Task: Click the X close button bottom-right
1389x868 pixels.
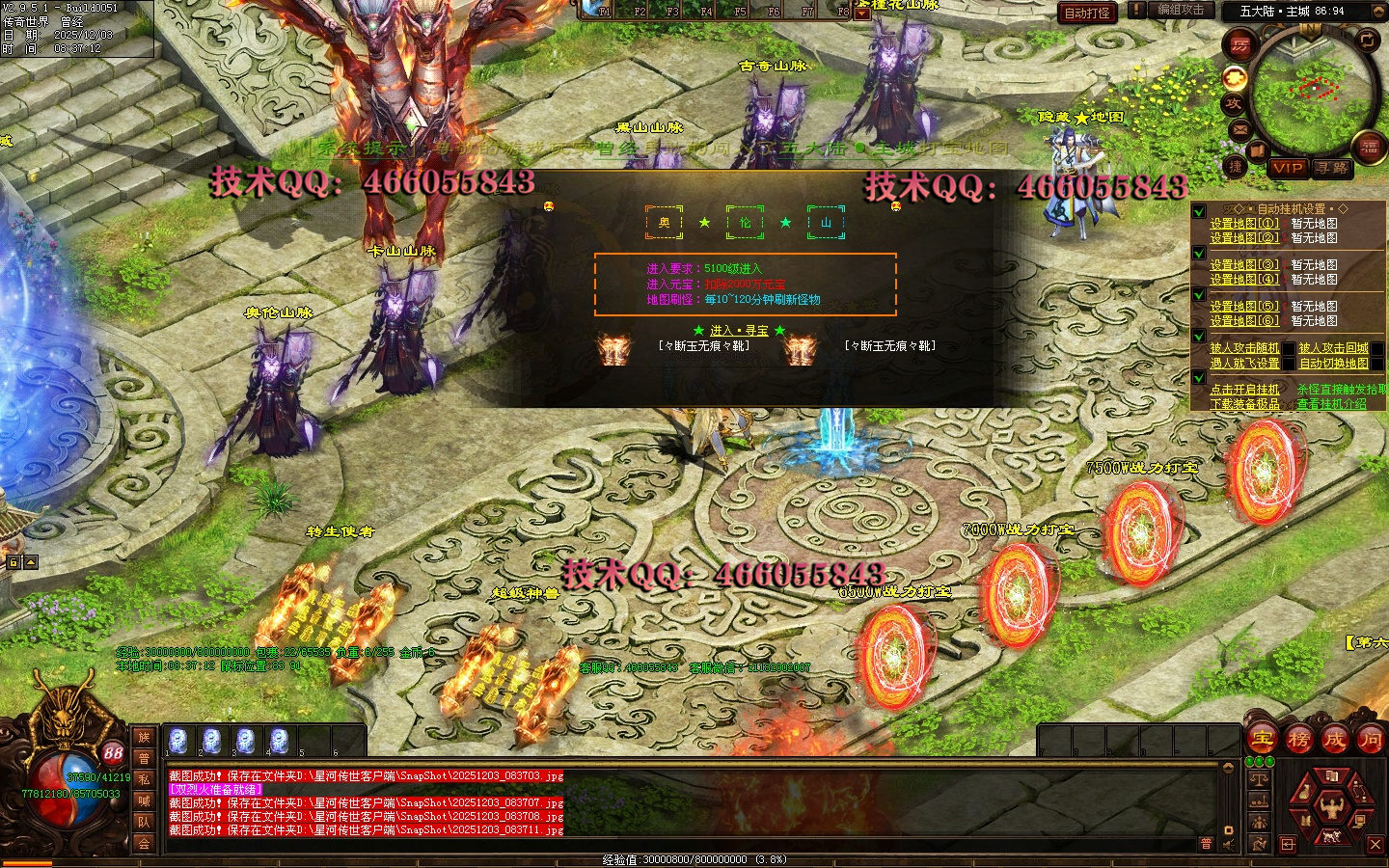Action: 1375,844
